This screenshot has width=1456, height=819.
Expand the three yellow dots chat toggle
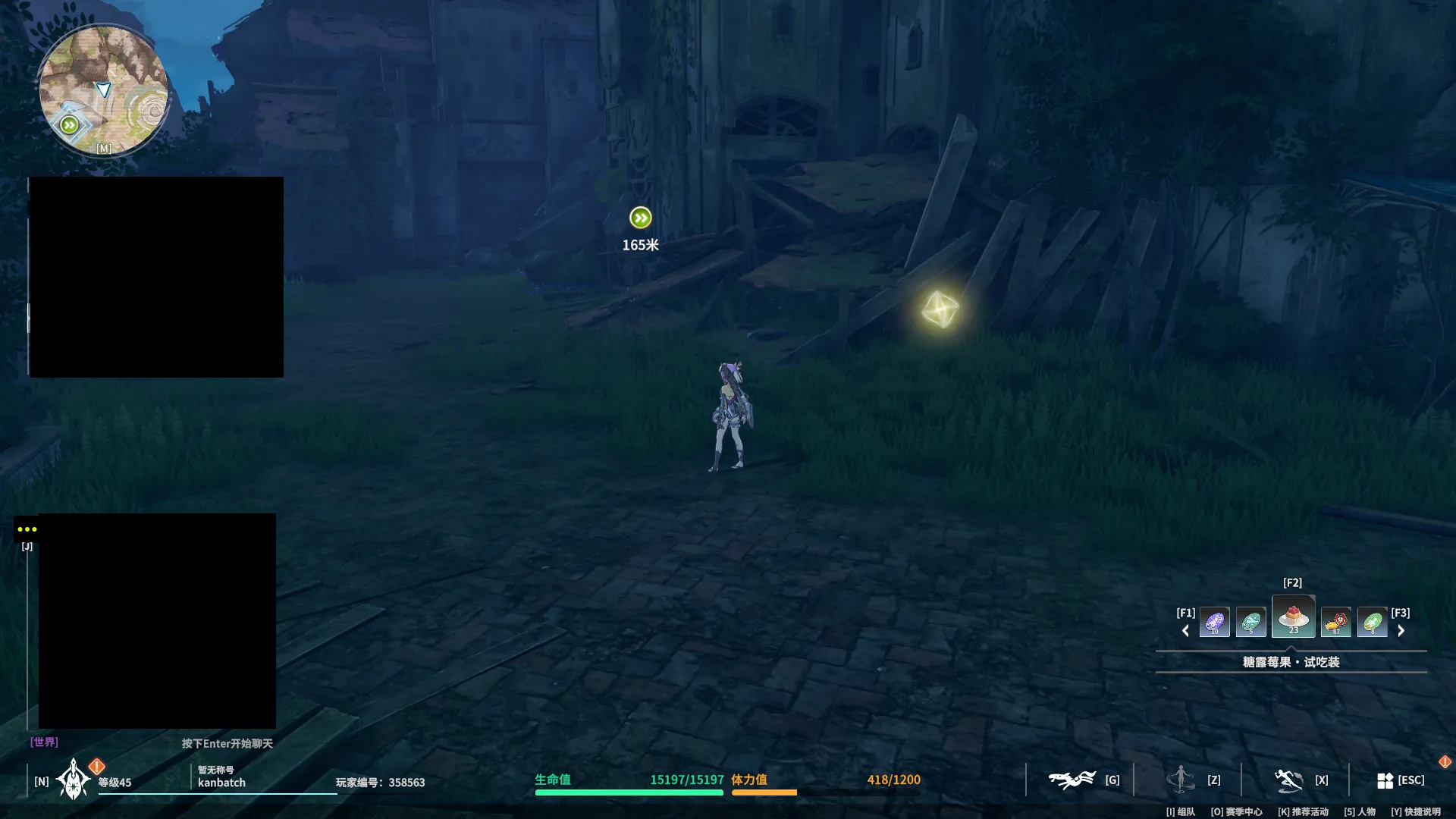click(27, 529)
